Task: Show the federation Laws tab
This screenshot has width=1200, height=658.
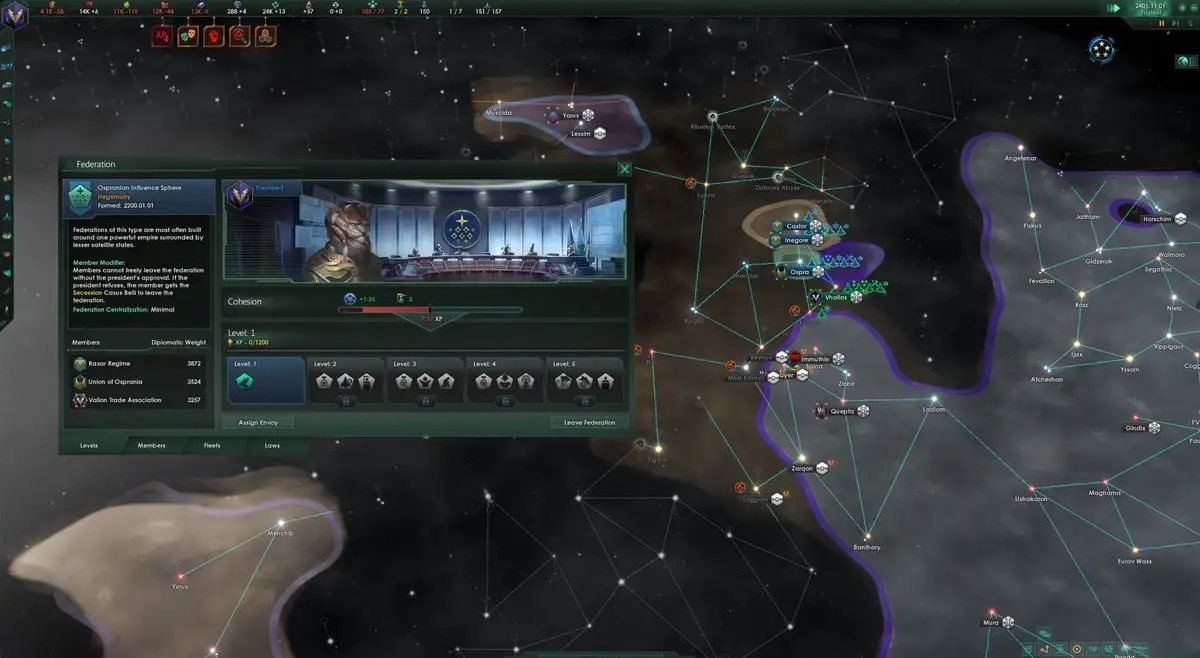Action: coord(272,445)
